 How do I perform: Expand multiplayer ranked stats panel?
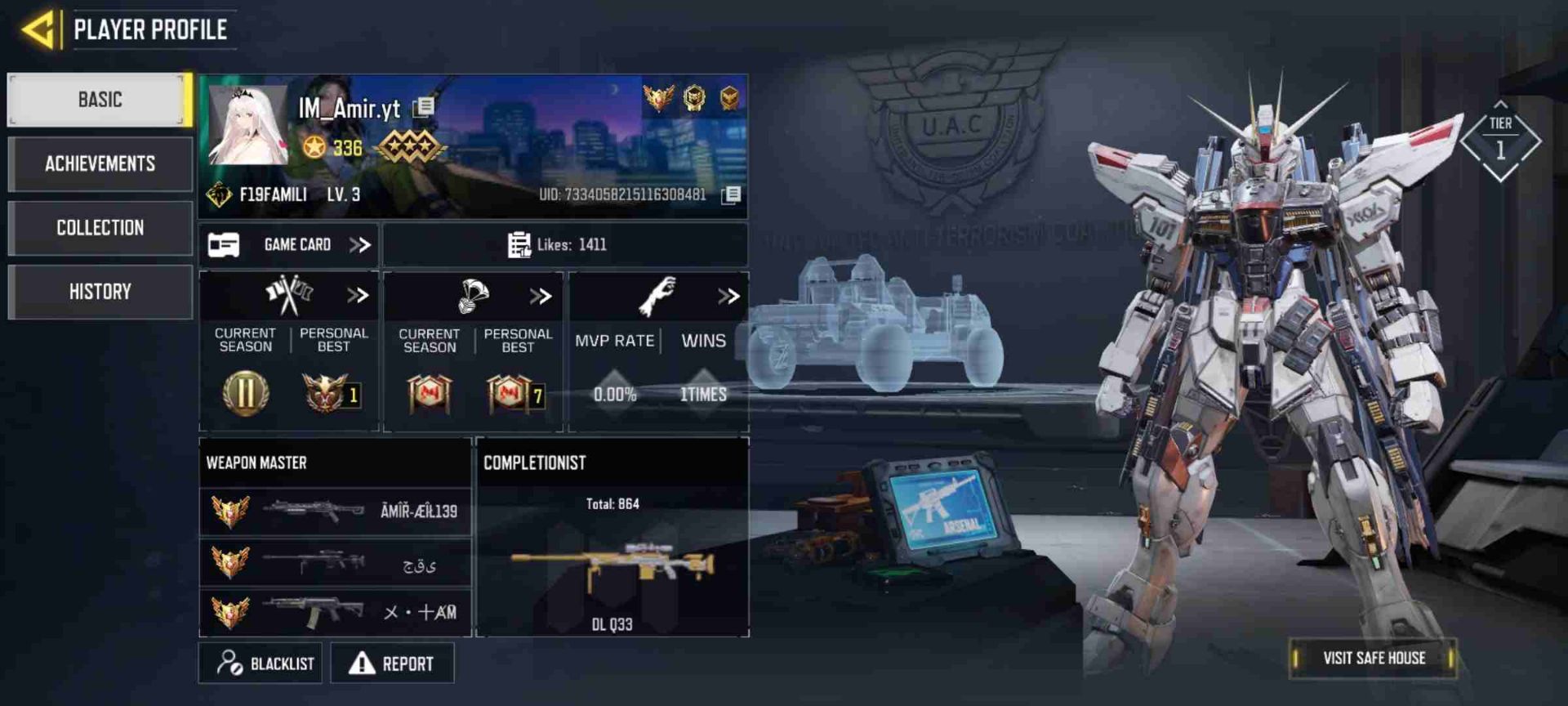pos(358,295)
